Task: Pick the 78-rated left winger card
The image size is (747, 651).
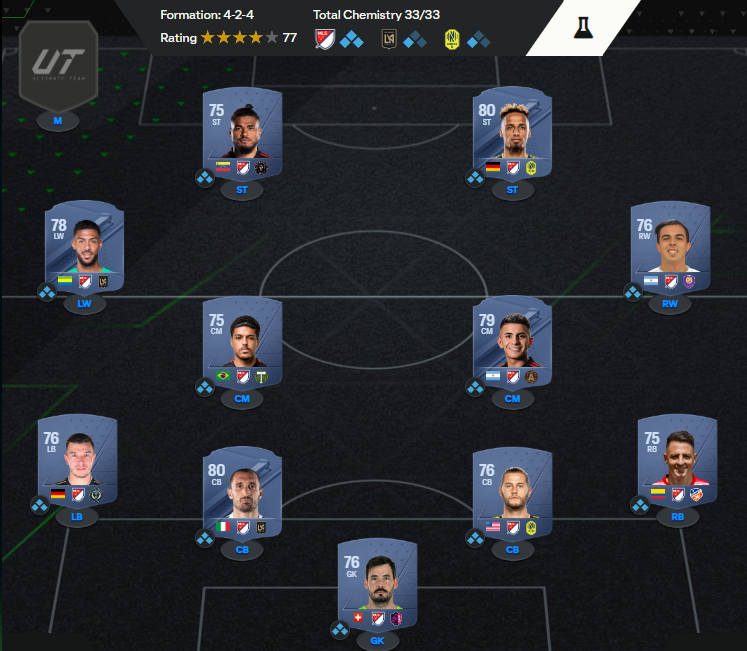Action: pyautogui.click(x=84, y=248)
